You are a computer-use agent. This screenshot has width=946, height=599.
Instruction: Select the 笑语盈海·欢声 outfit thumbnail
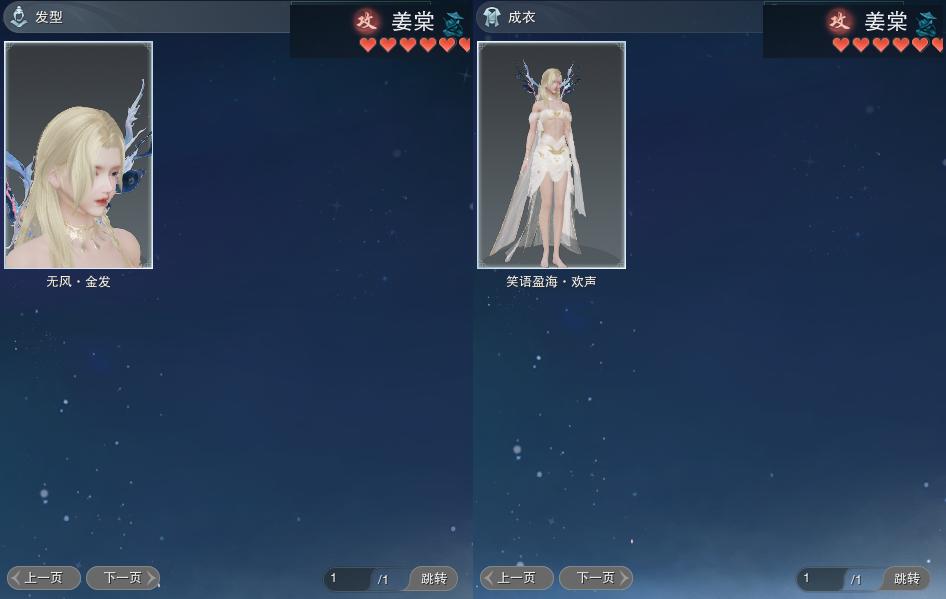pos(551,155)
